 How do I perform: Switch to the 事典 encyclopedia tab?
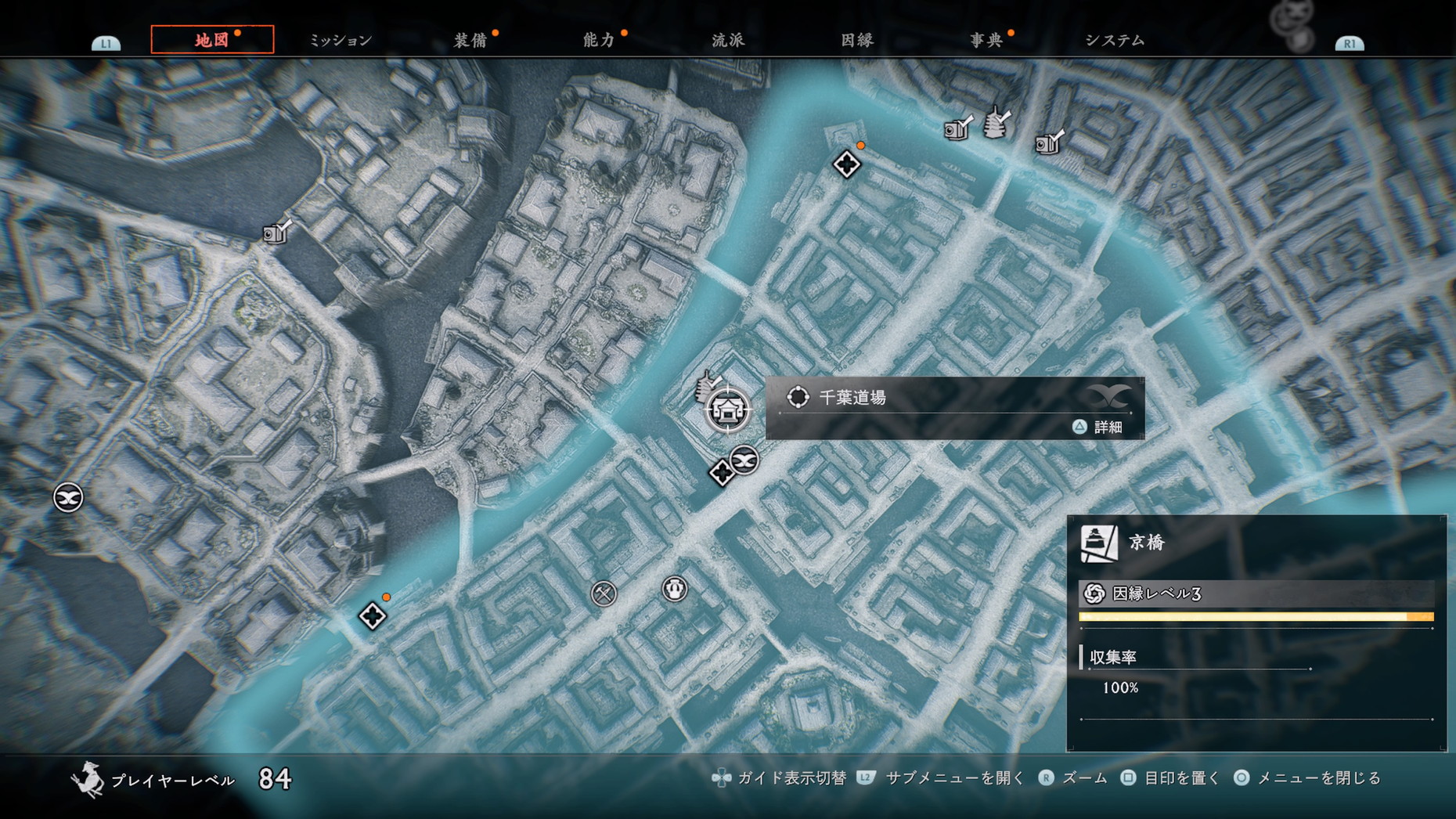coord(986,40)
